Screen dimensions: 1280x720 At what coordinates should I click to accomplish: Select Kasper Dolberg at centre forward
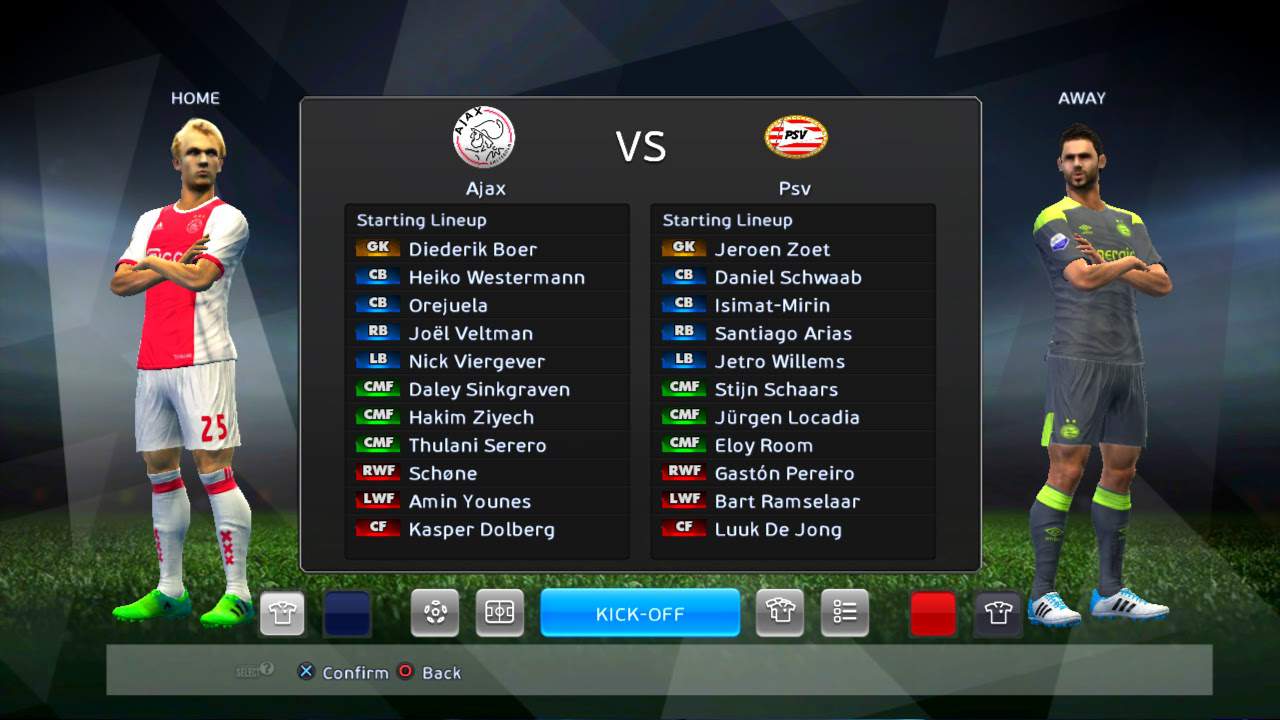tap(481, 529)
